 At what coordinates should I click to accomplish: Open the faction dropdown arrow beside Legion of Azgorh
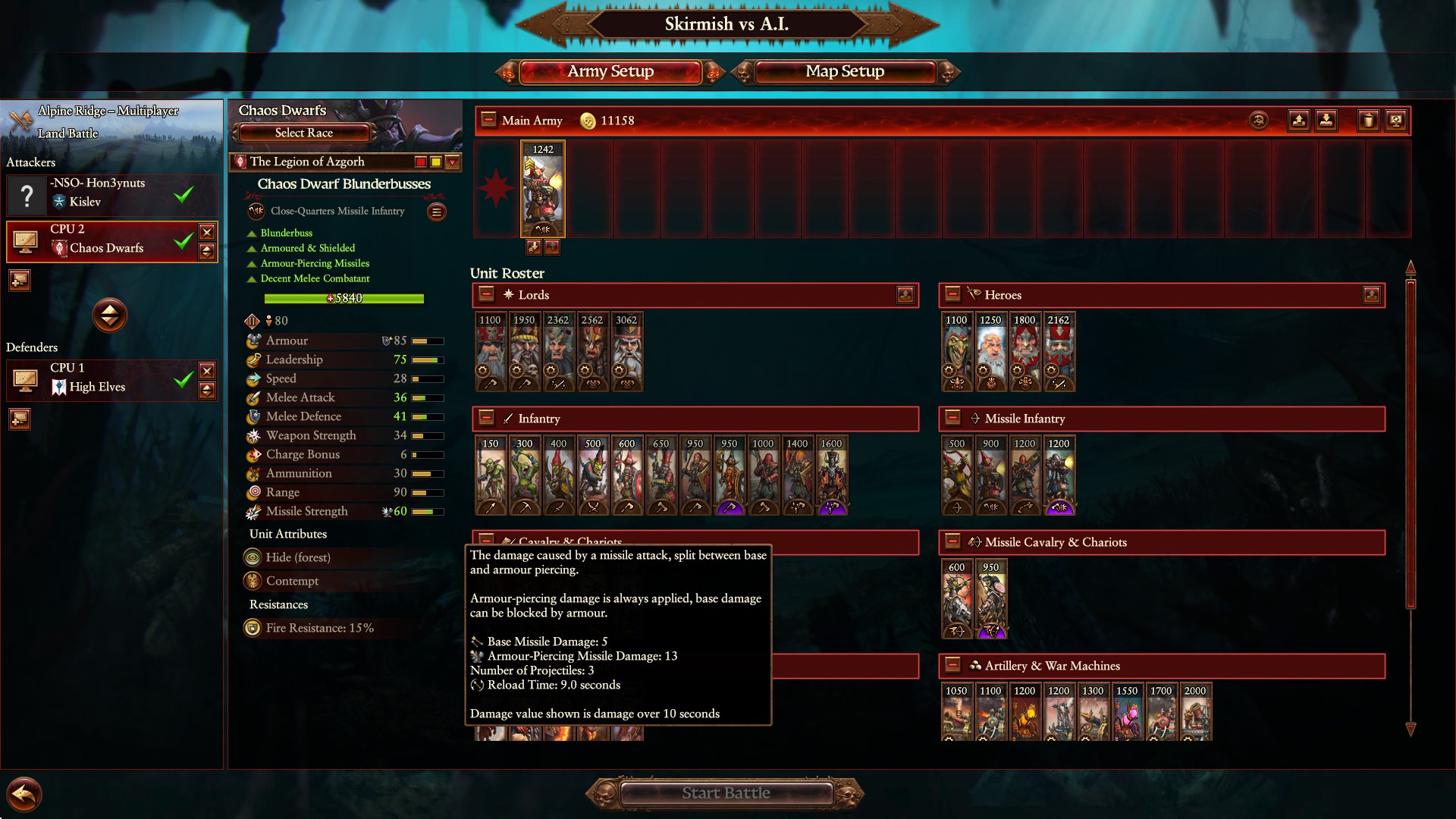(x=451, y=162)
